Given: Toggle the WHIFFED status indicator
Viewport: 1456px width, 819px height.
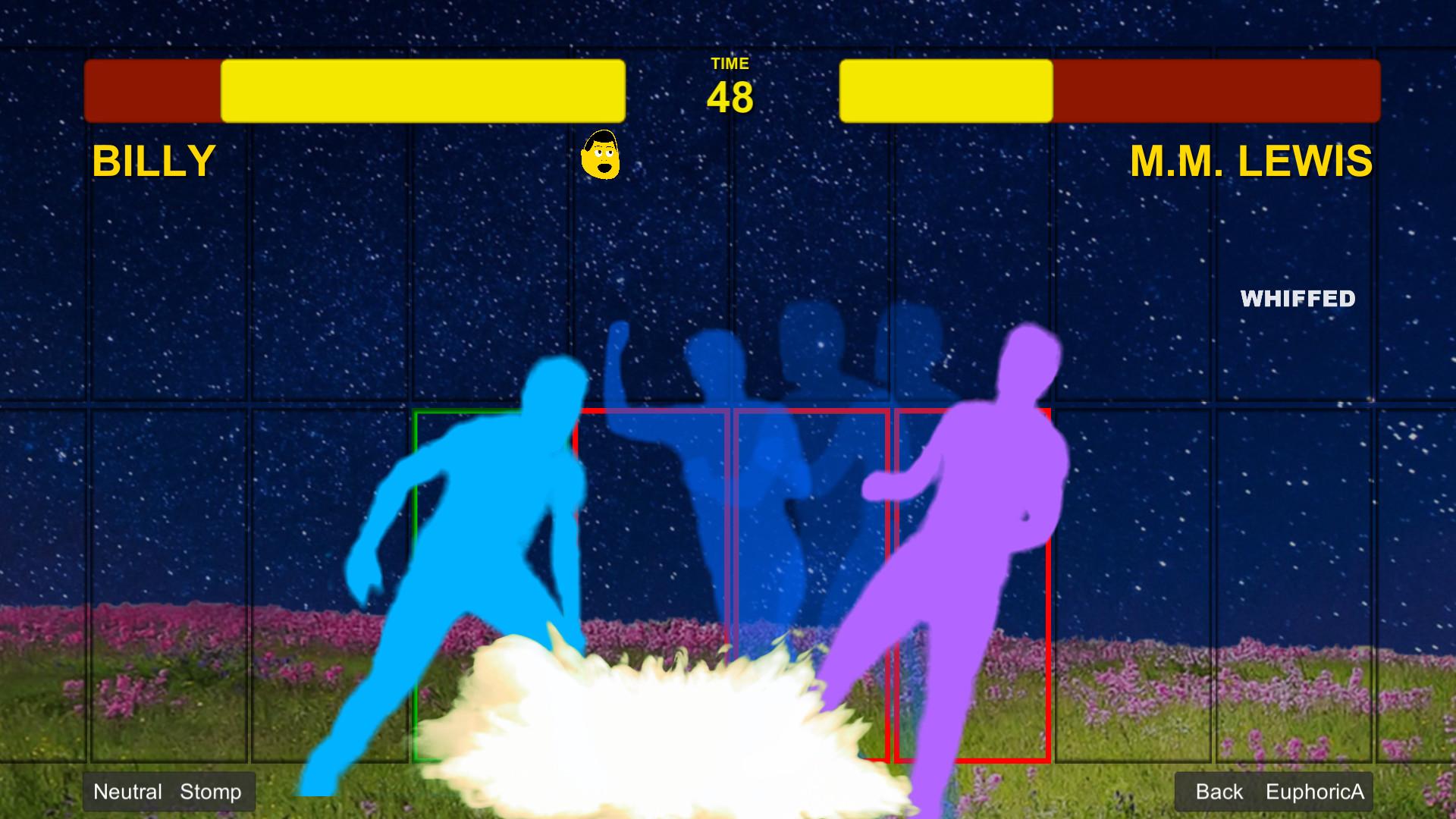Looking at the screenshot, I should 1298,300.
